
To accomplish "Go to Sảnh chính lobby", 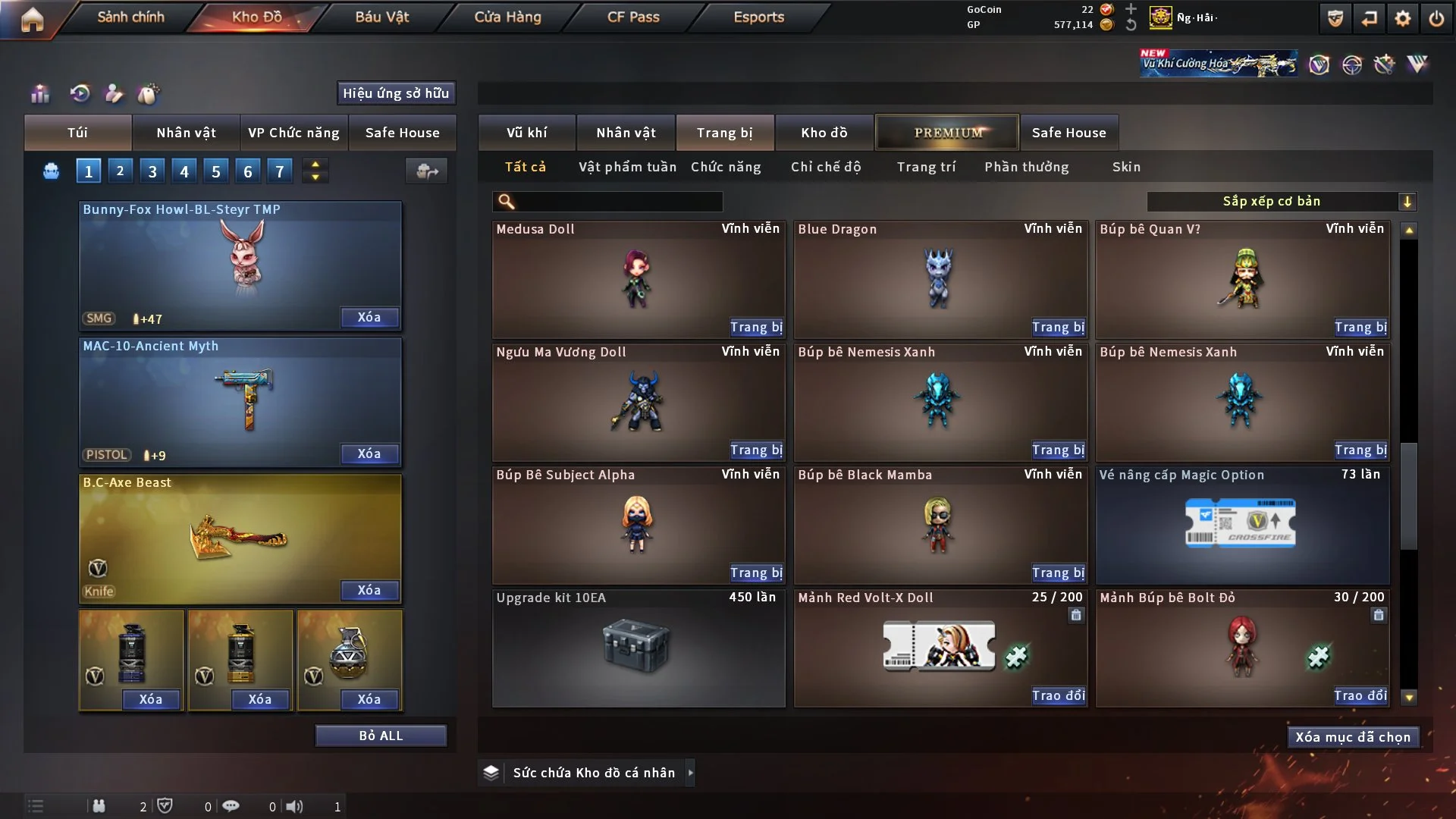I will pyautogui.click(x=130, y=17).
